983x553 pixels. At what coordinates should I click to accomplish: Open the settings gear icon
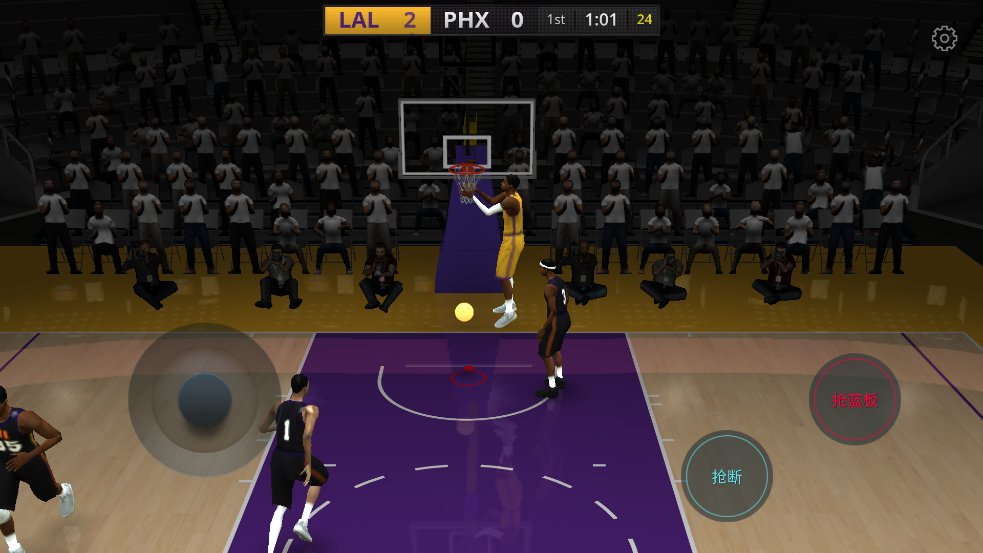click(x=944, y=39)
